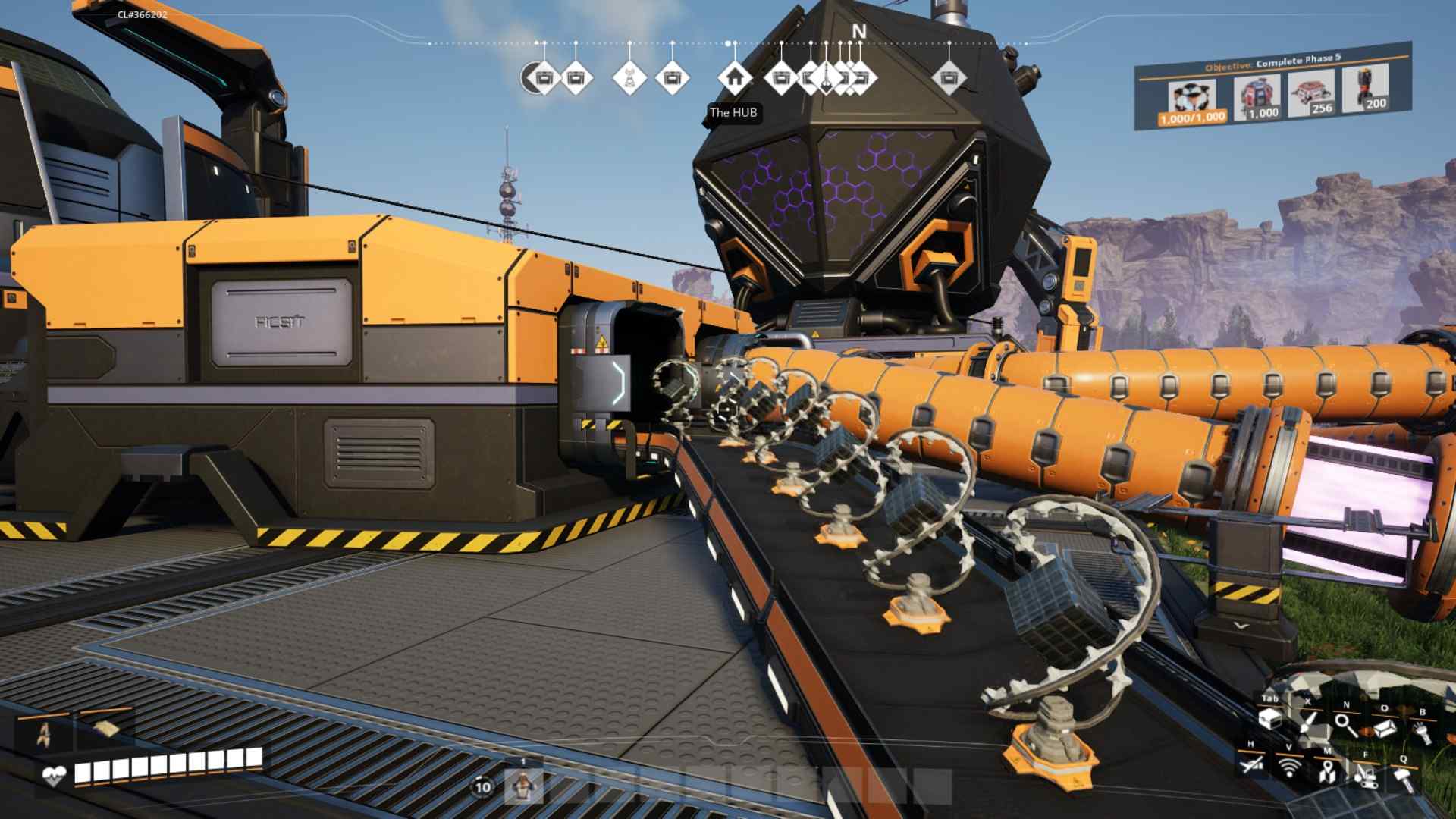Click the radar tower compass marker
The height and width of the screenshot is (819, 1456).
tap(629, 77)
